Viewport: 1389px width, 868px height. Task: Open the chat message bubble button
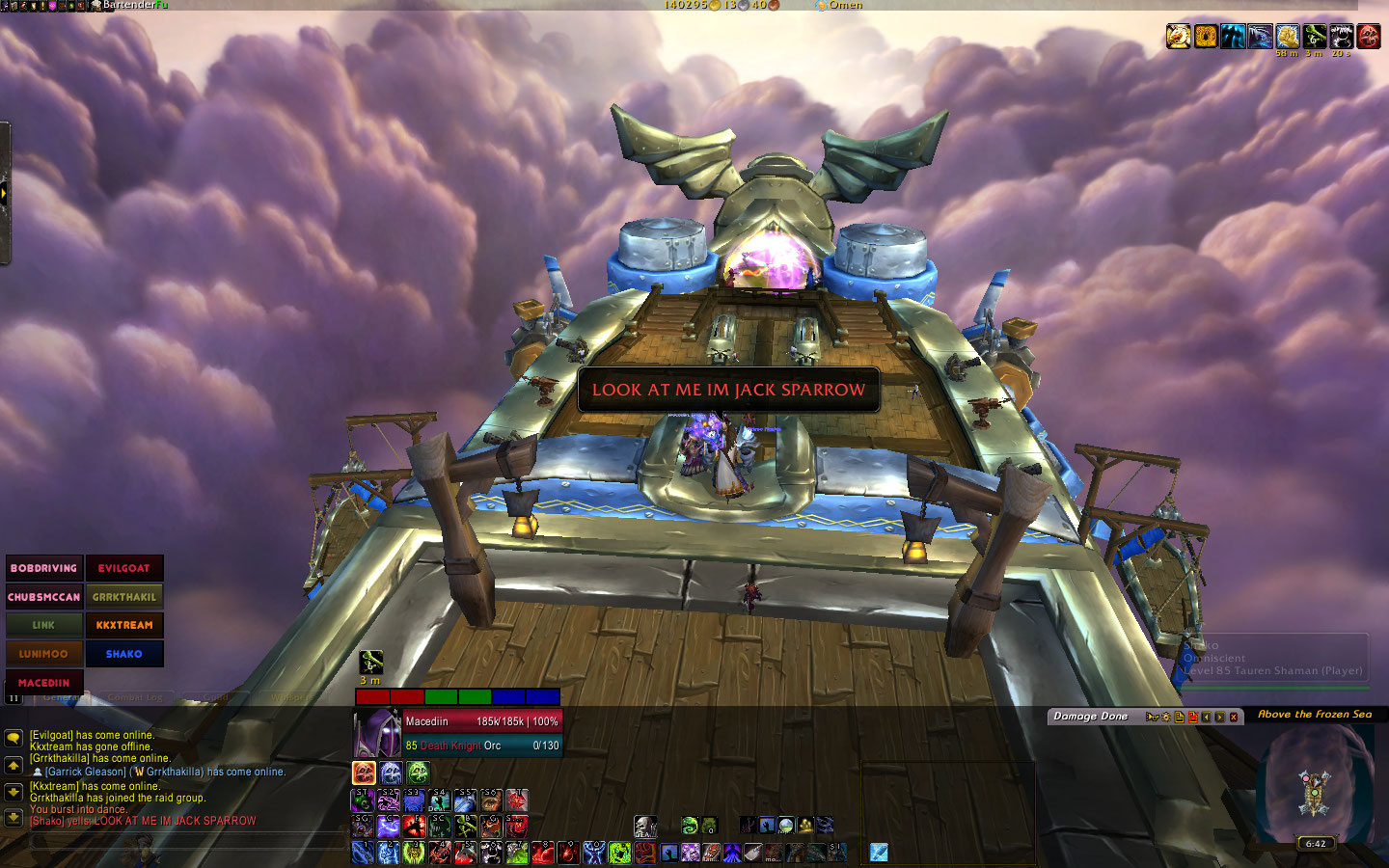pyautogui.click(x=14, y=738)
